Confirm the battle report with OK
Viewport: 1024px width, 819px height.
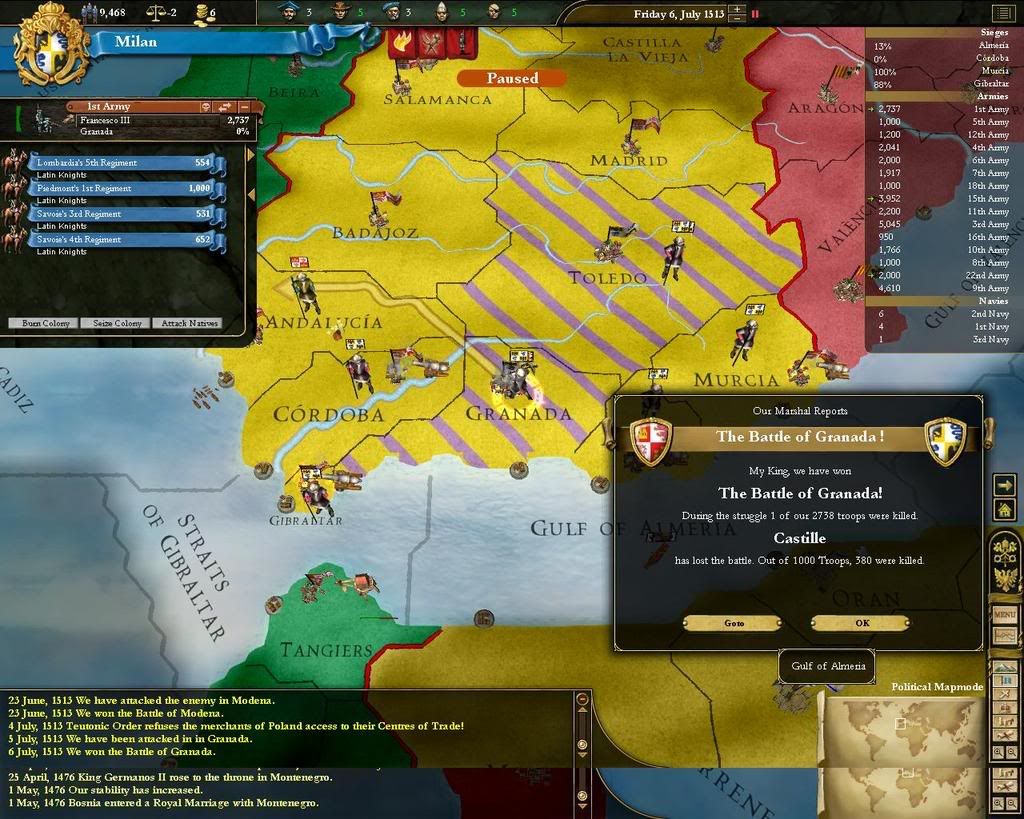860,622
